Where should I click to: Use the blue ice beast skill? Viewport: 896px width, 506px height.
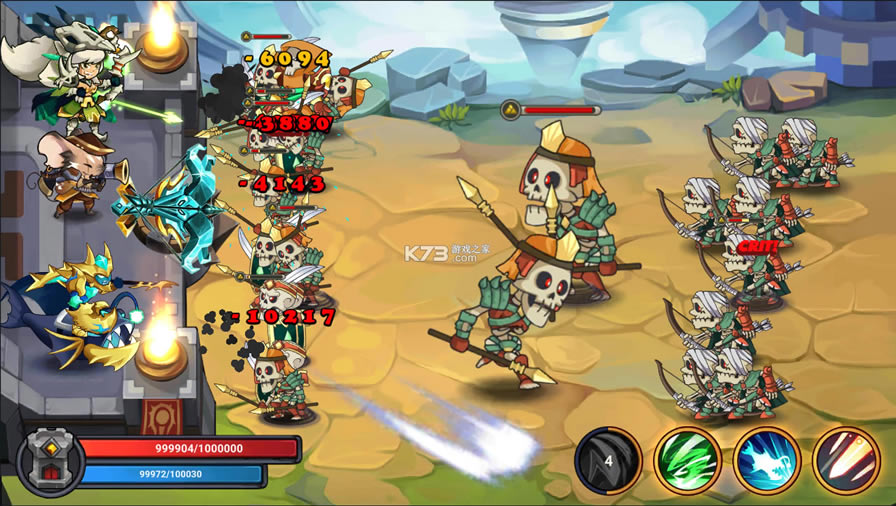pyautogui.click(x=766, y=459)
